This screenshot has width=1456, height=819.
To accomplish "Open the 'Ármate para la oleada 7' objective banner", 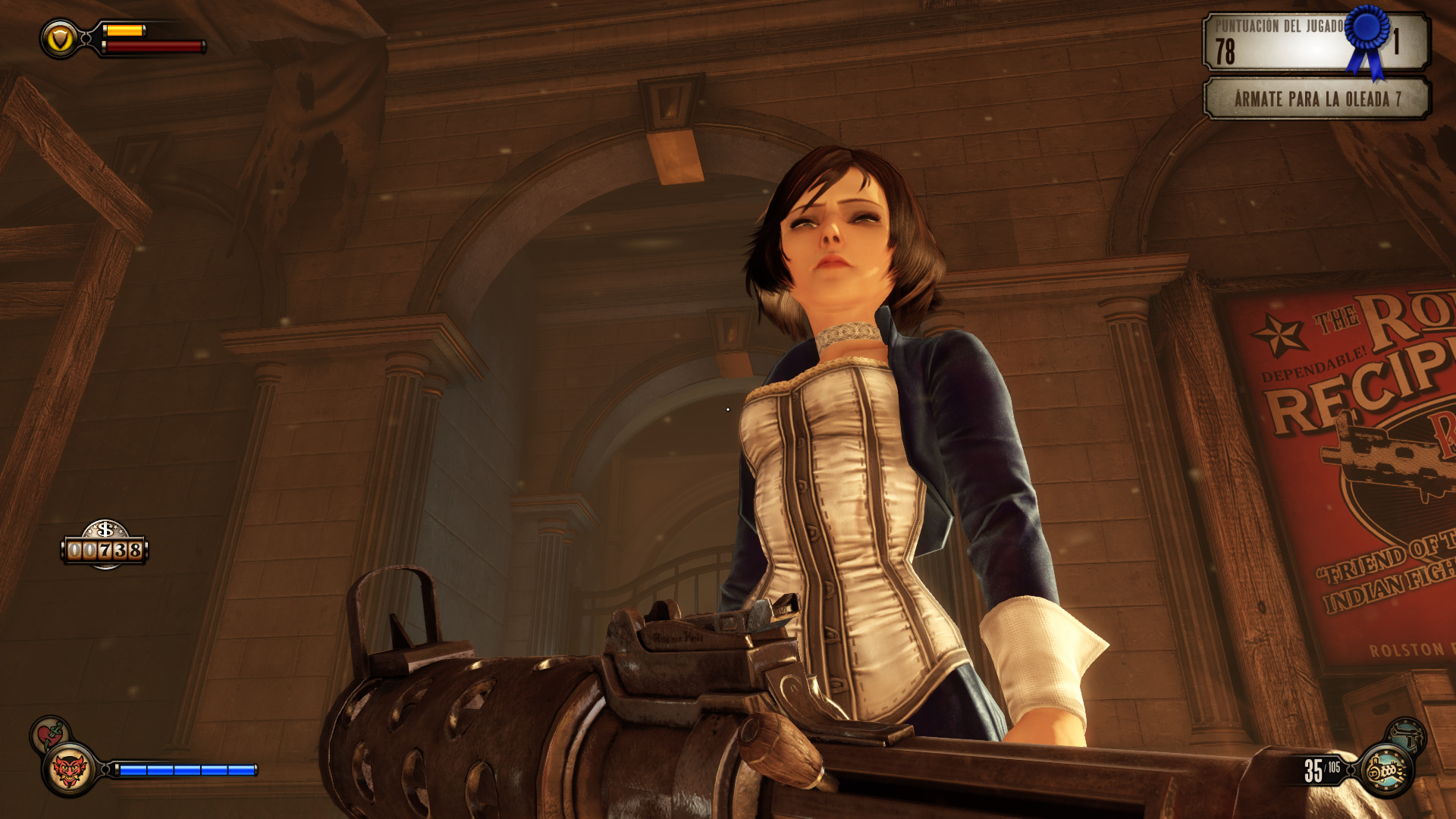I will (1316, 99).
